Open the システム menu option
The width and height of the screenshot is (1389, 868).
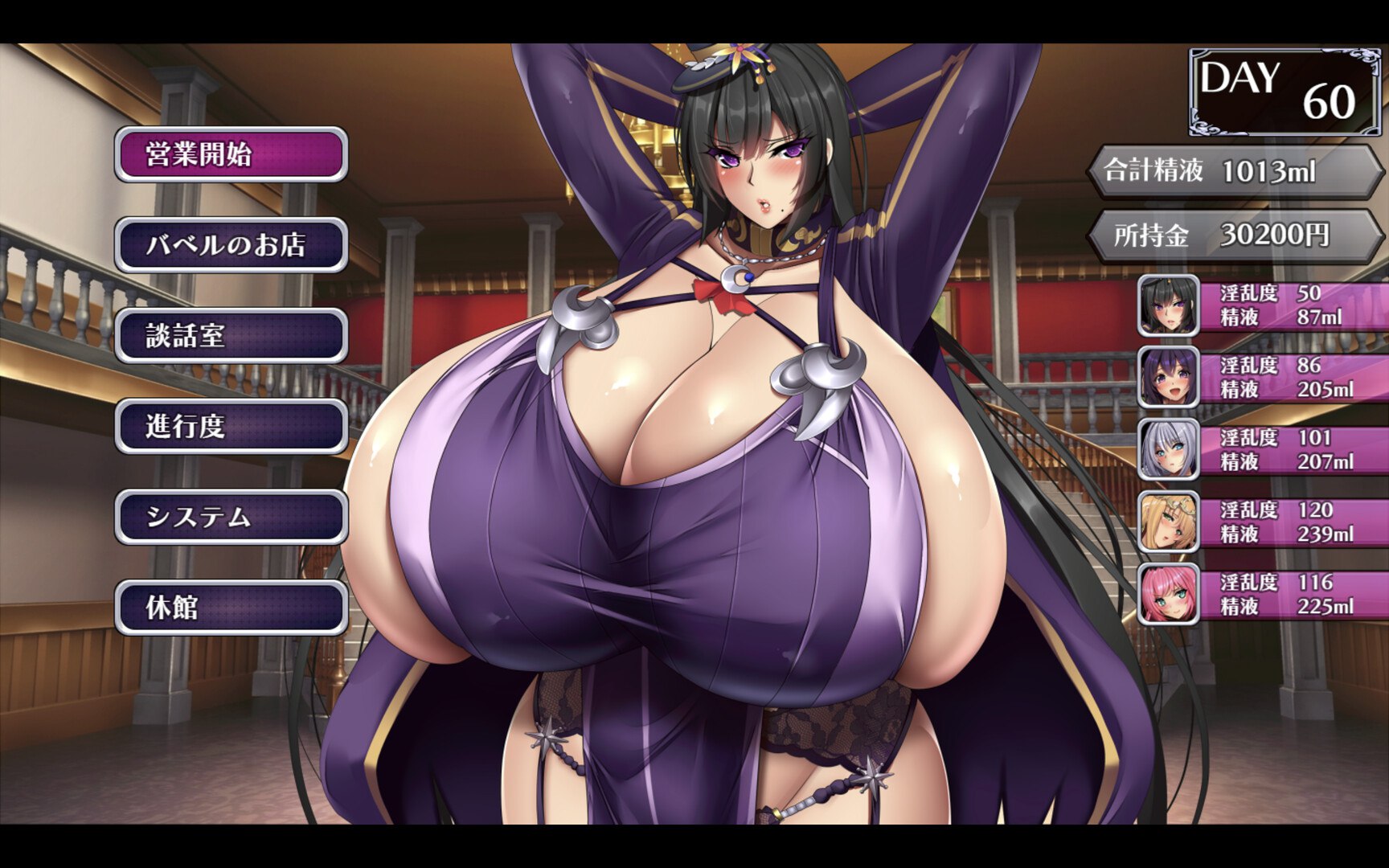(x=231, y=521)
